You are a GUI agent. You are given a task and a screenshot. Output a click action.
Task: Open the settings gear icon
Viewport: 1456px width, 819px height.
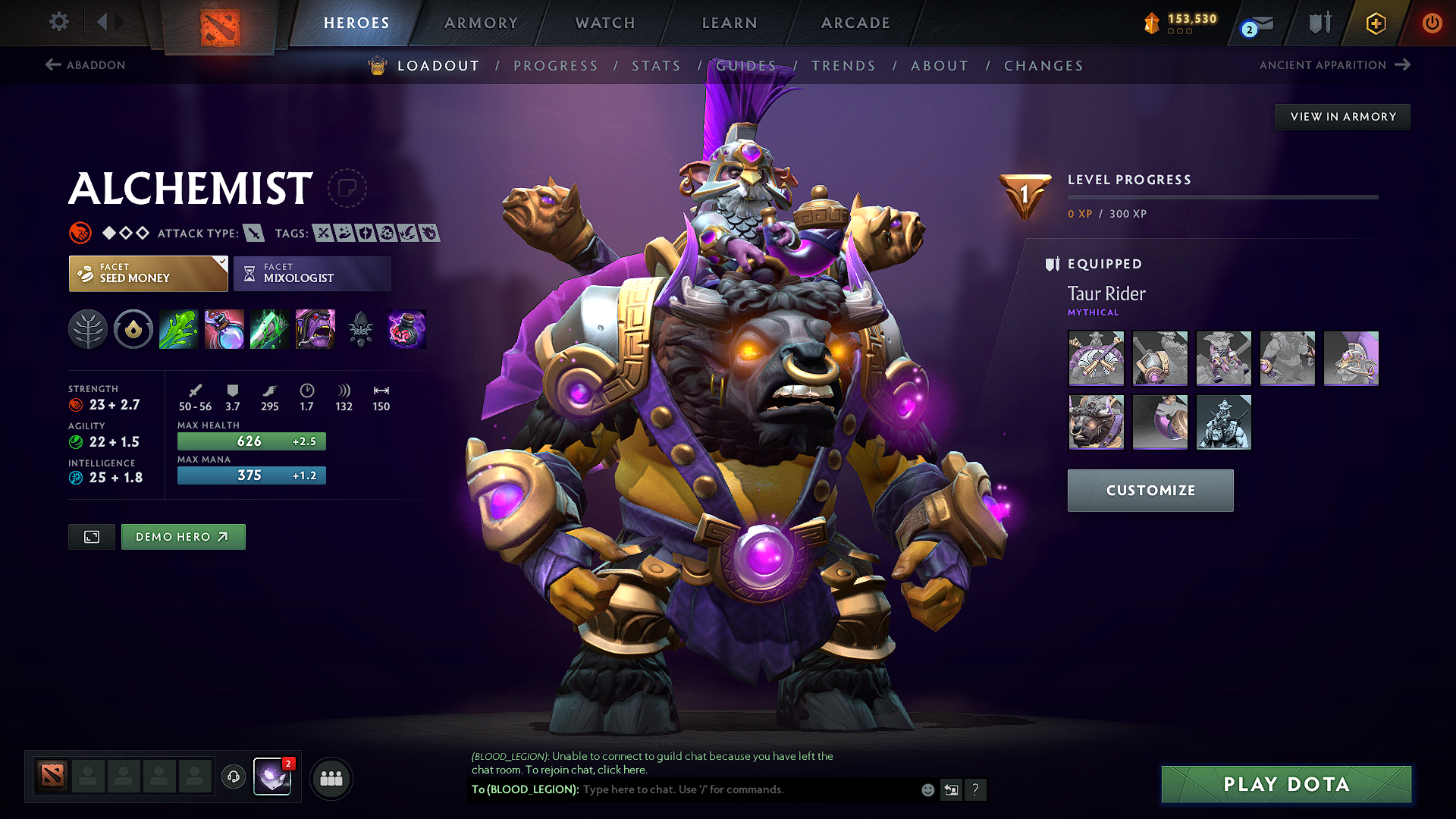click(58, 22)
